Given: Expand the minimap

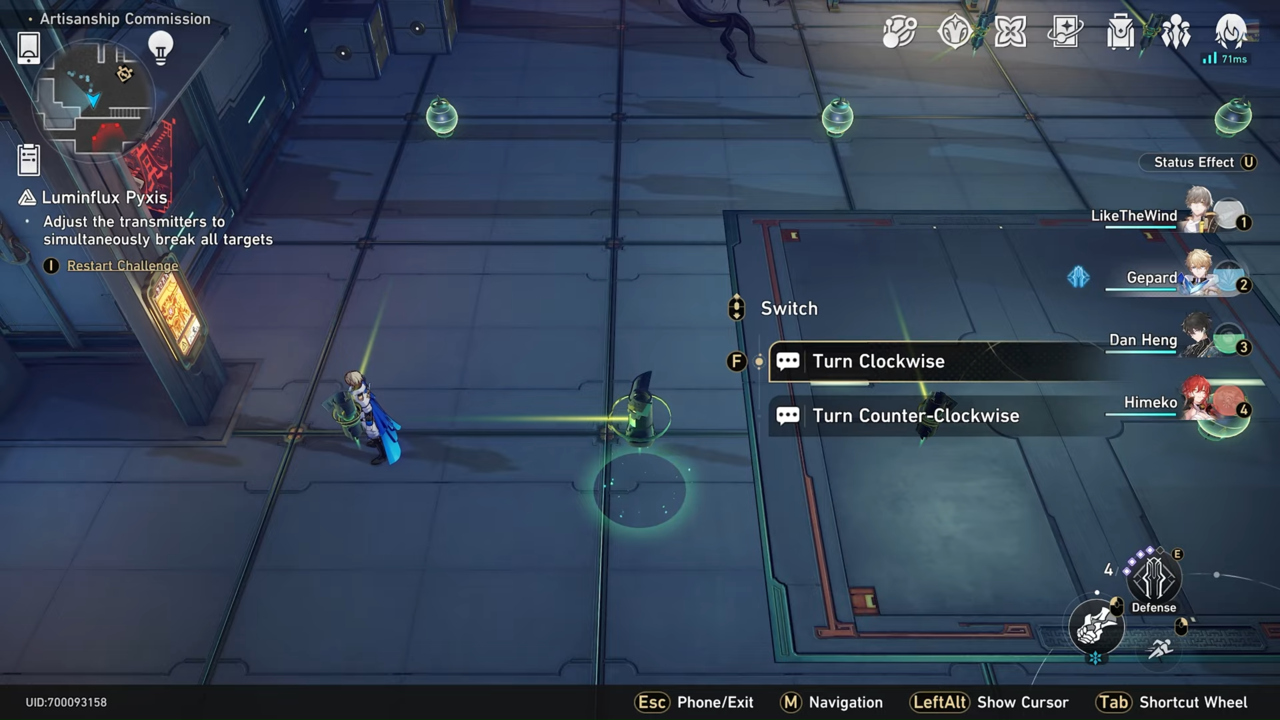Looking at the screenshot, I should coord(95,100).
